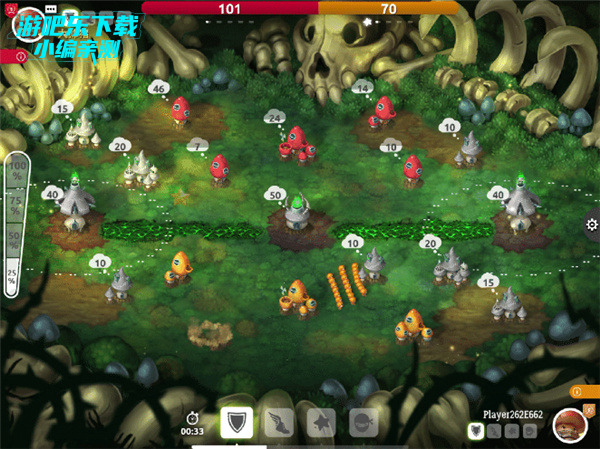Activate the winged boot skill

(280, 422)
